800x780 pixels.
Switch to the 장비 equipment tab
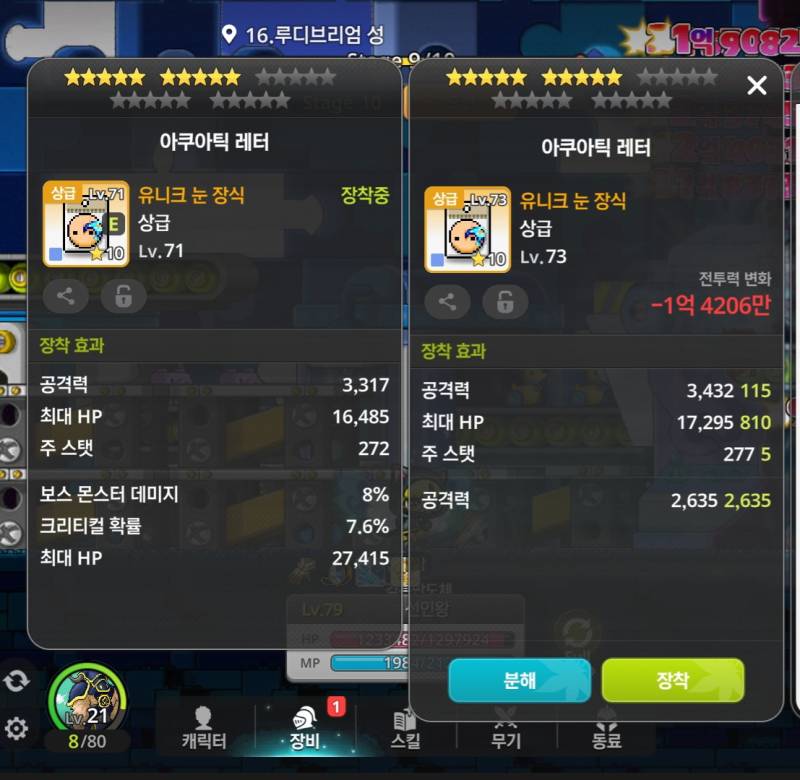pos(304,728)
